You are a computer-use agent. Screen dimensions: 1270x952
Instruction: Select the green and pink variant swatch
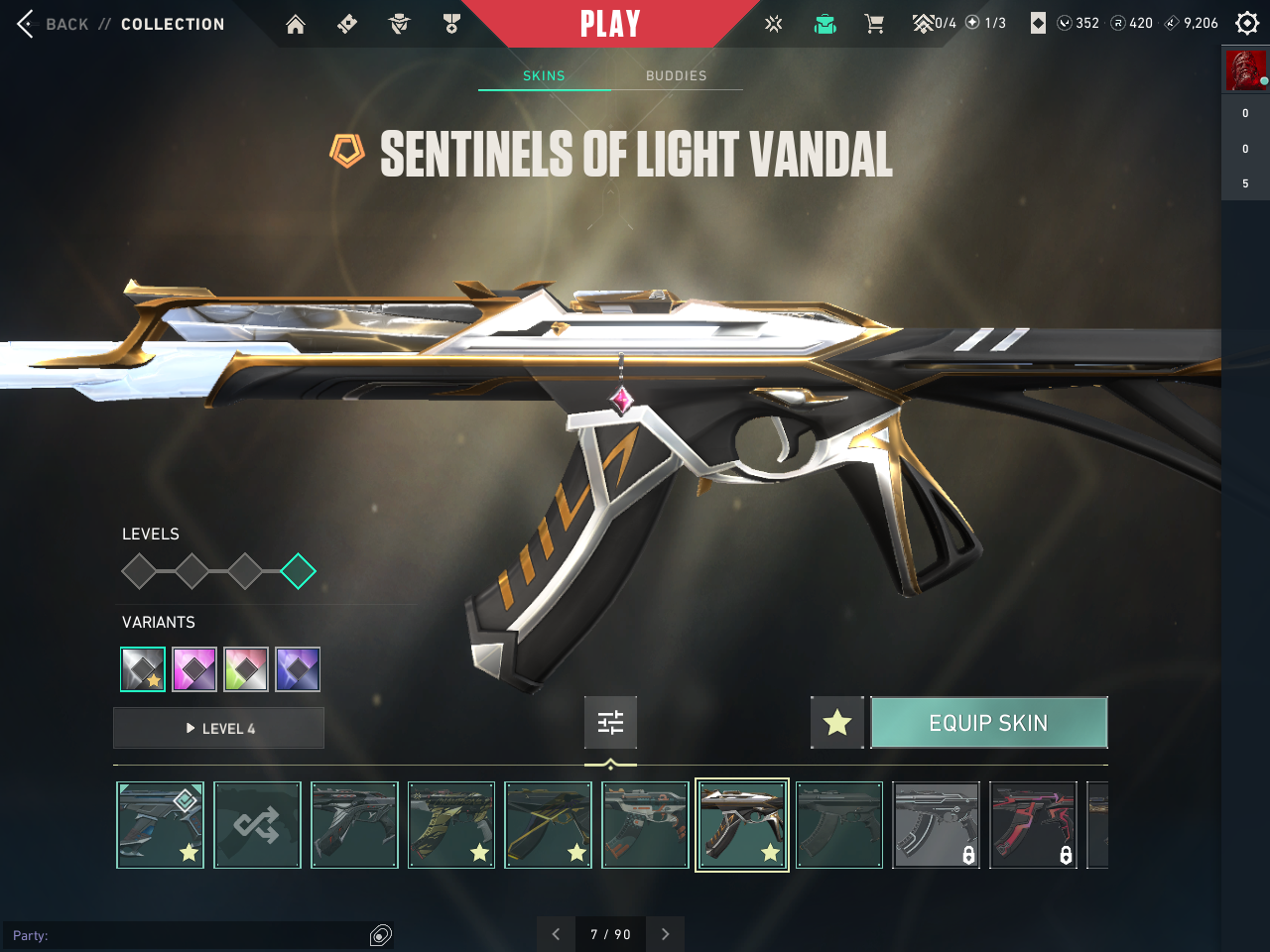246,669
